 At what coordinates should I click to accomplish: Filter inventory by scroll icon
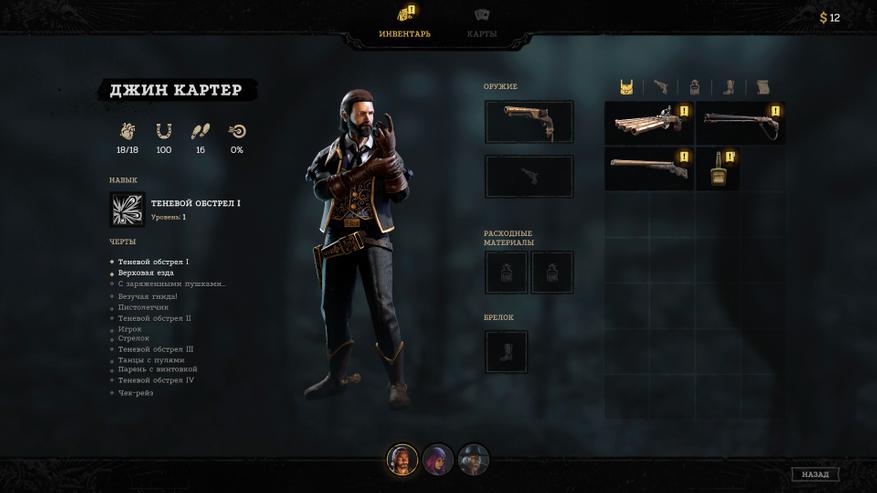tap(763, 87)
